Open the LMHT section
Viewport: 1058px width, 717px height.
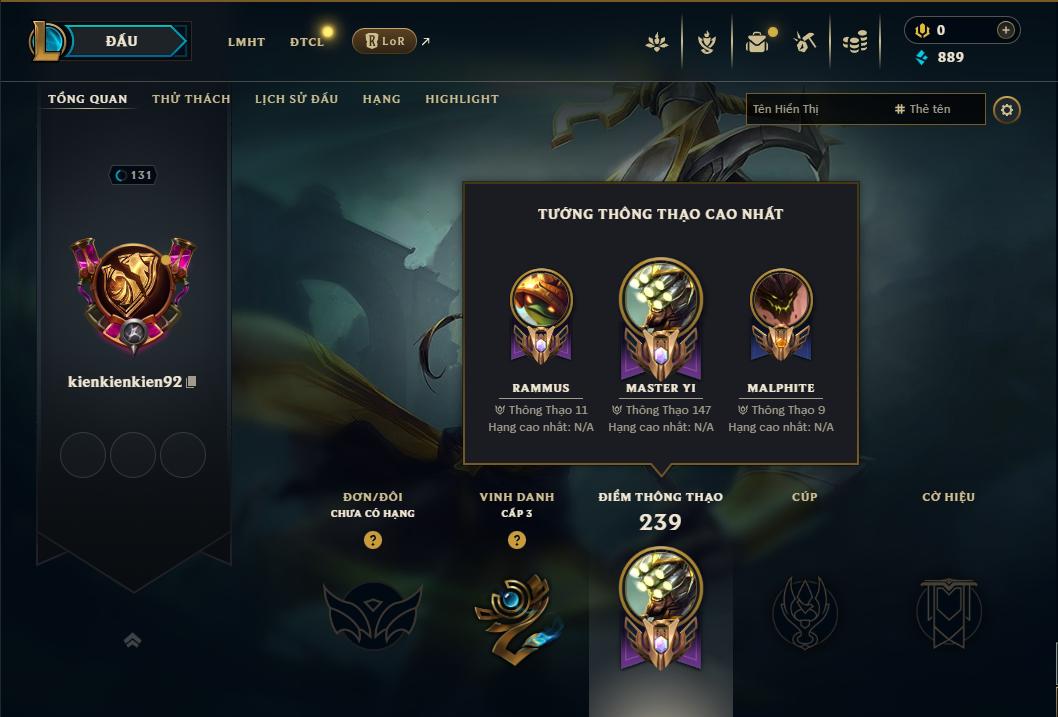pyautogui.click(x=246, y=42)
